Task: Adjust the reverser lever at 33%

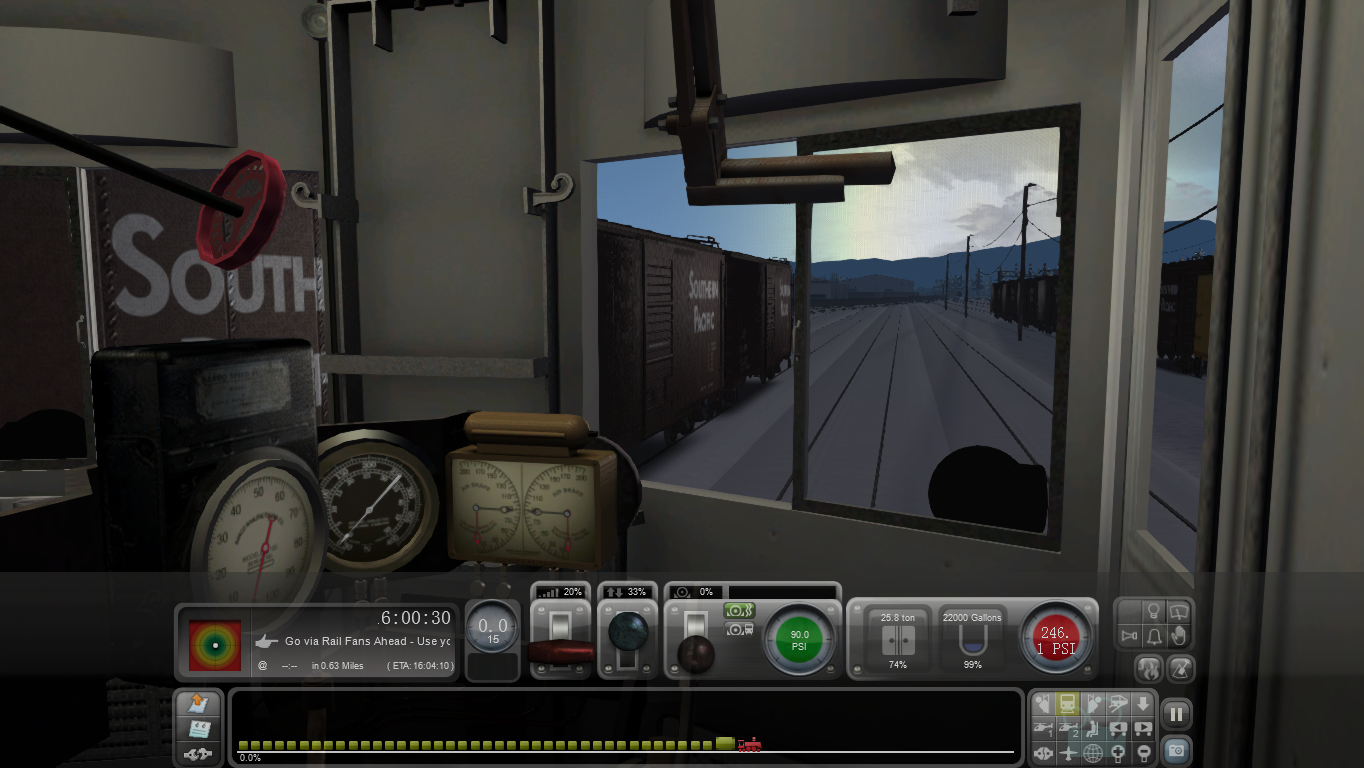Action: [x=627, y=633]
